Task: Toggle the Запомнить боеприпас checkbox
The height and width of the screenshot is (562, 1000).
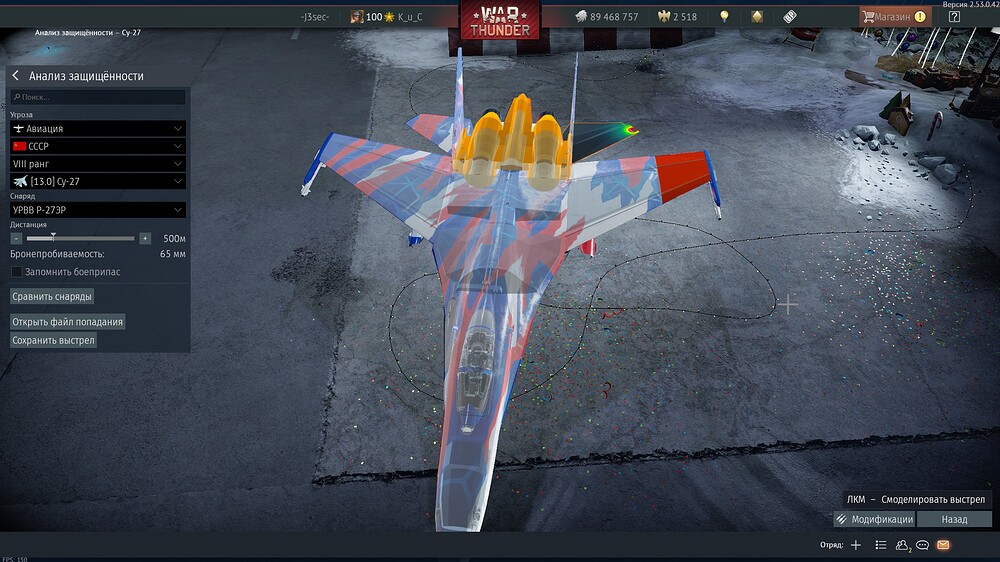Action: tap(16, 271)
